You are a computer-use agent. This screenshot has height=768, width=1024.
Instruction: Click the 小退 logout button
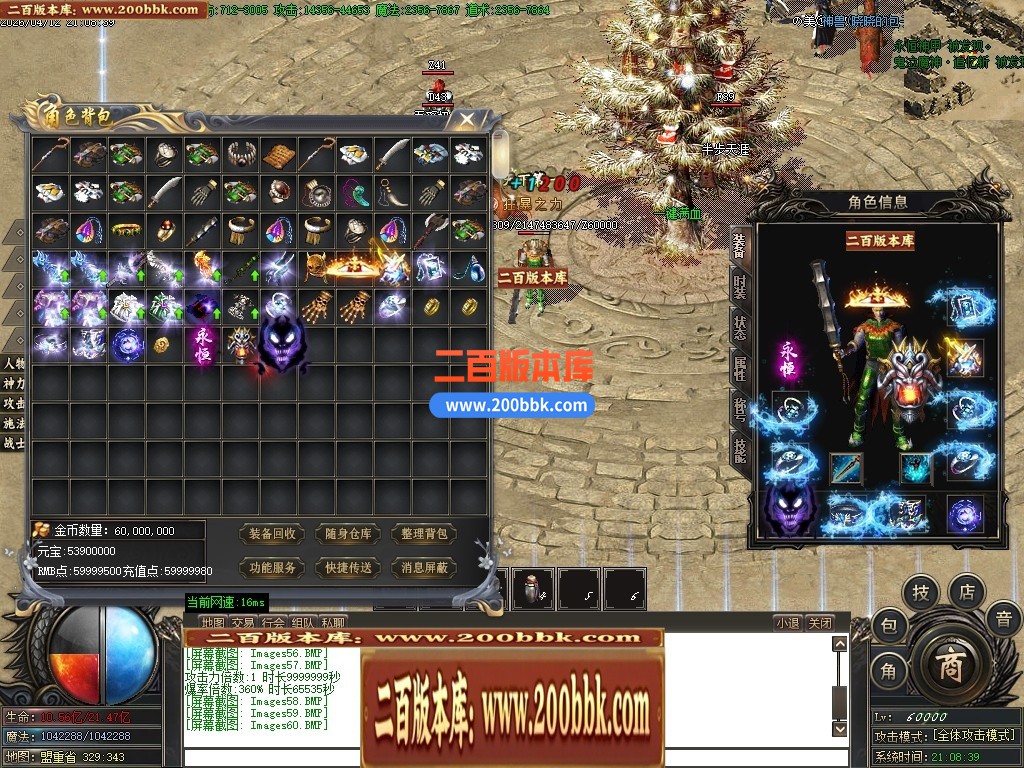click(x=787, y=623)
